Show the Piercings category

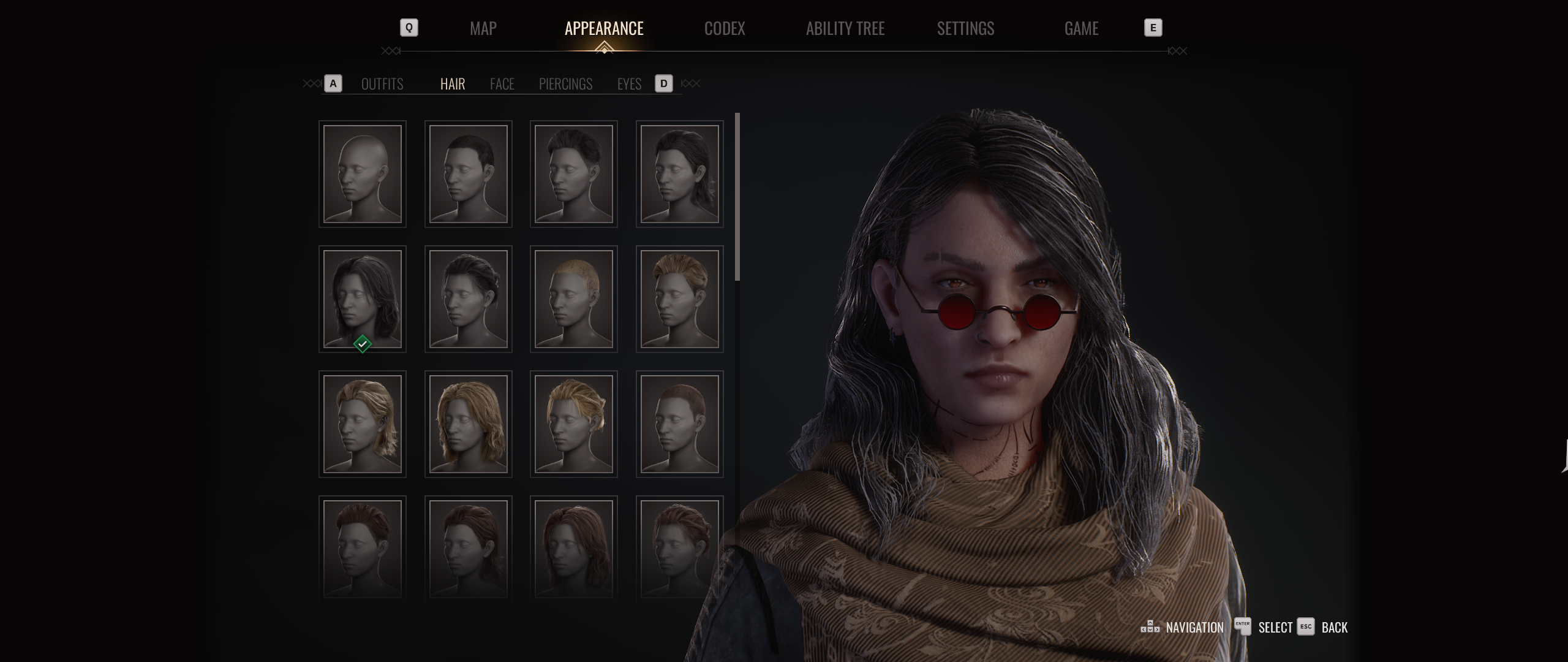click(x=565, y=84)
